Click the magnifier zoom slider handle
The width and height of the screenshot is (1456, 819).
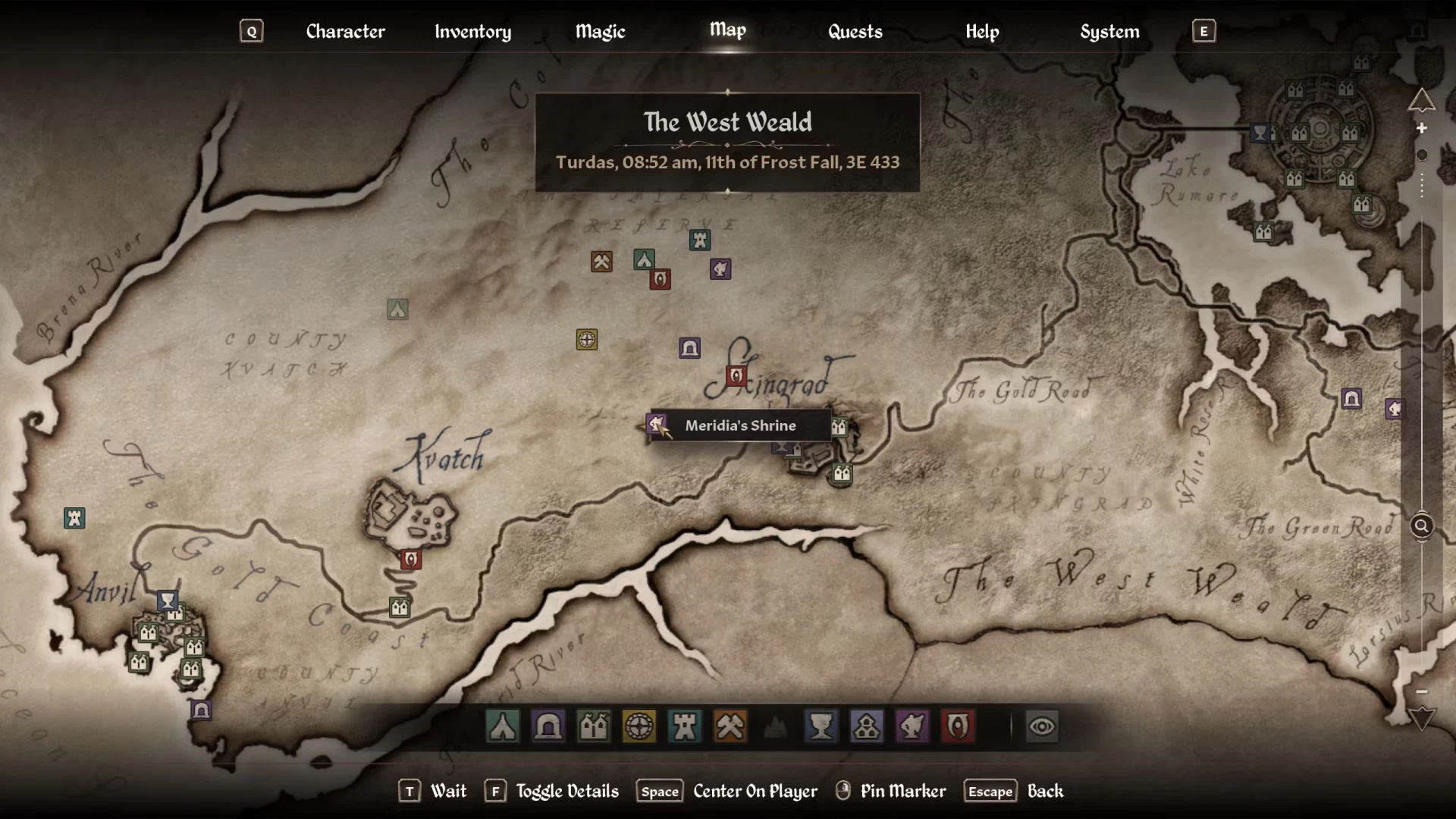[x=1422, y=526]
